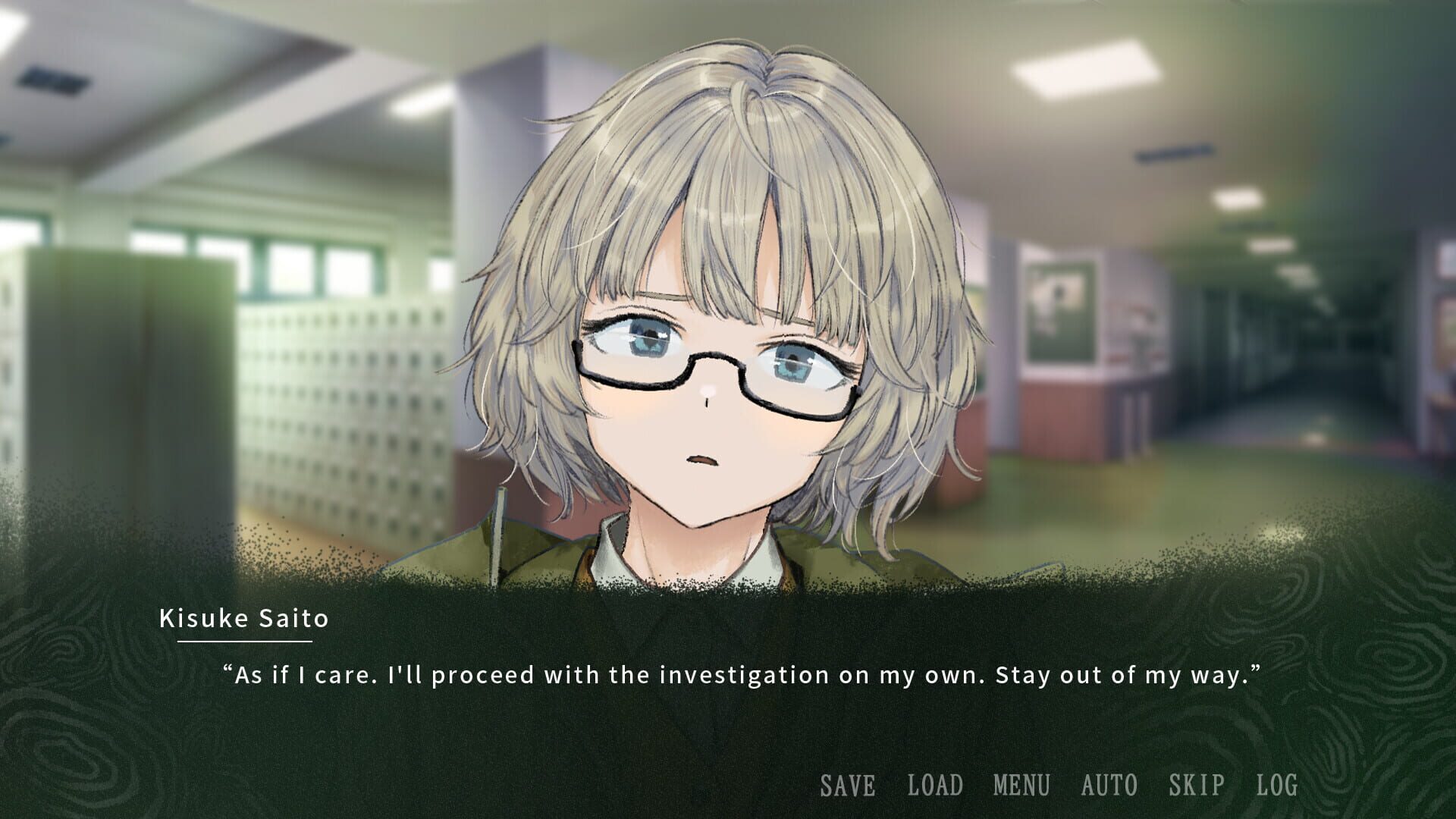Open the game MENU
This screenshot has width=1456, height=819.
tap(1023, 786)
